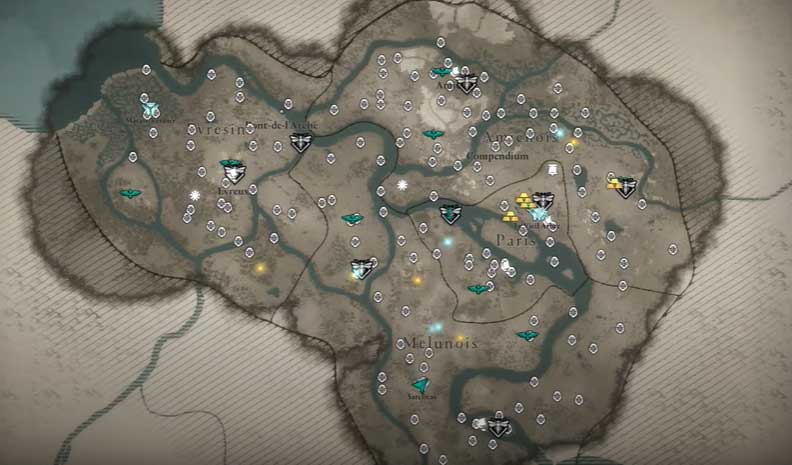Pick the fast travel shield south of Melunois
This screenshot has height=465, width=792.
point(497,427)
